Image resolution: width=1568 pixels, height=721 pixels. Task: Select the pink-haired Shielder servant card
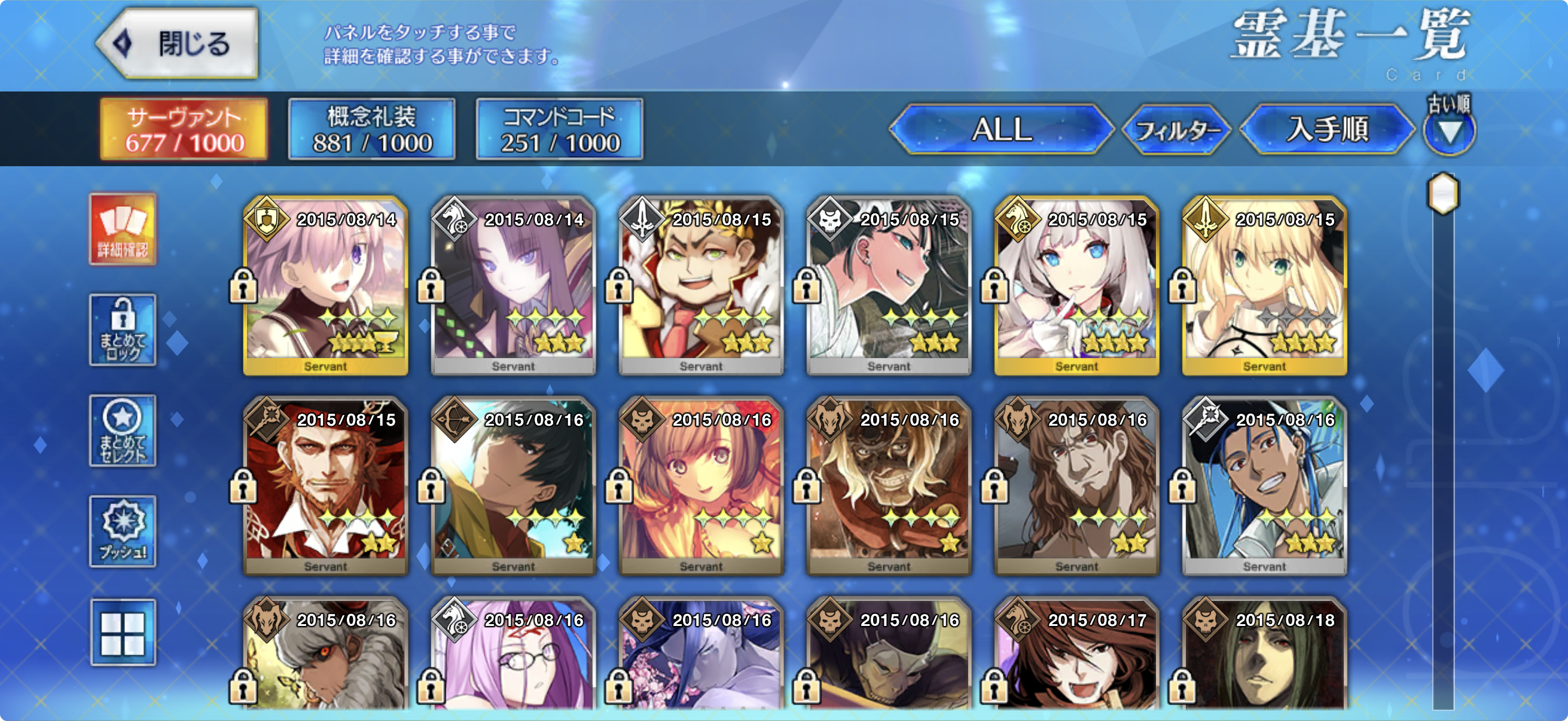coord(326,285)
